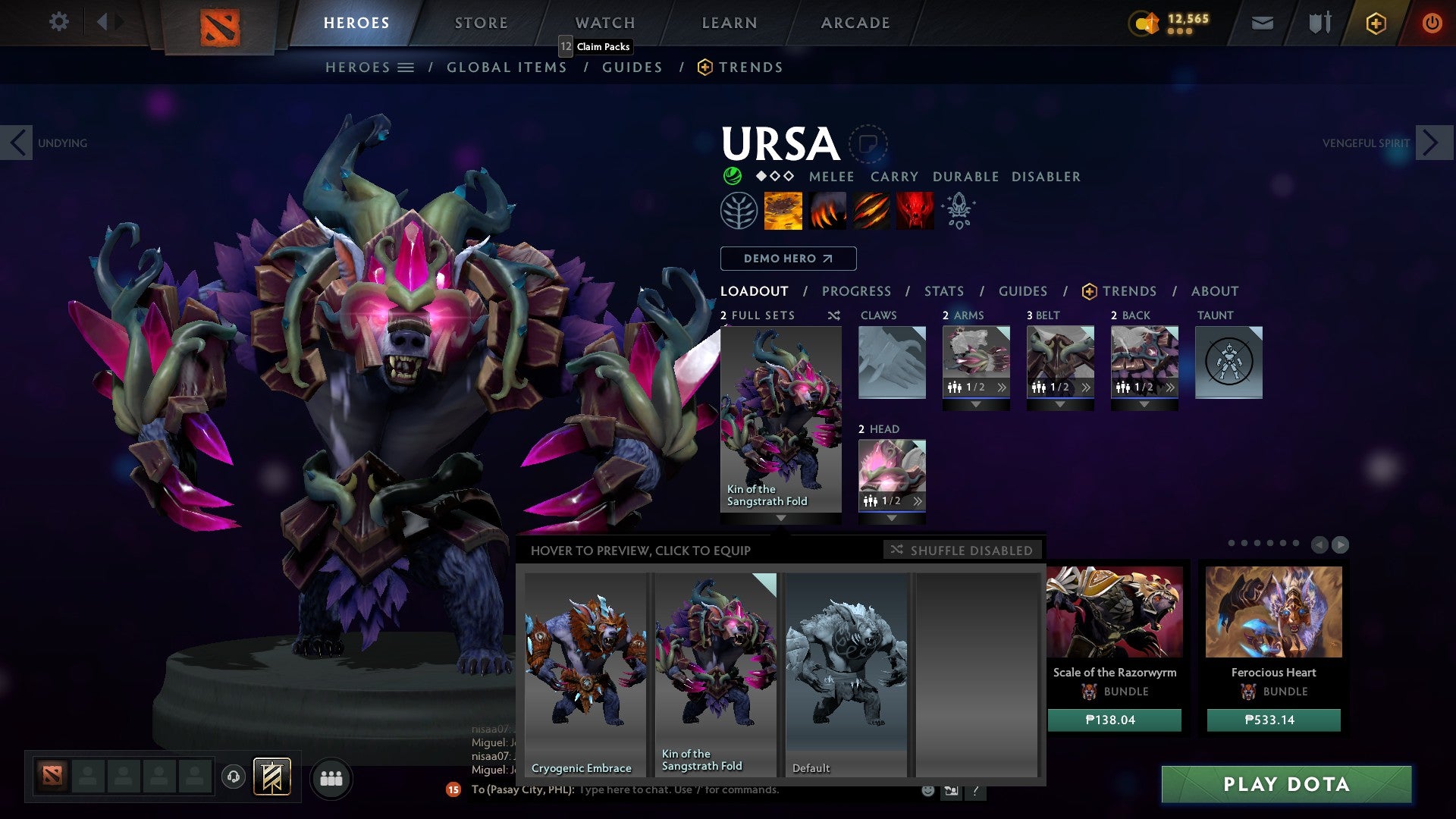Click the Enrage ability icon
This screenshot has height=819, width=1456.
click(915, 211)
